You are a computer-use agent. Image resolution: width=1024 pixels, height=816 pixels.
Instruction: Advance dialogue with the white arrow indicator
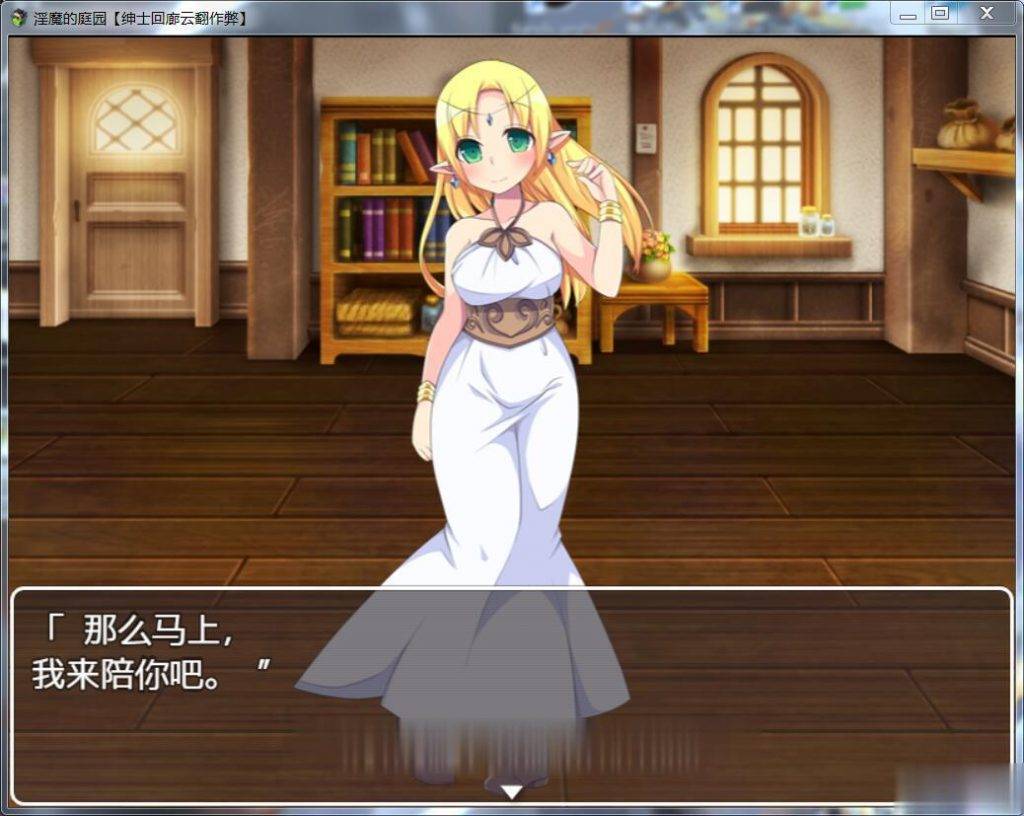(x=511, y=792)
